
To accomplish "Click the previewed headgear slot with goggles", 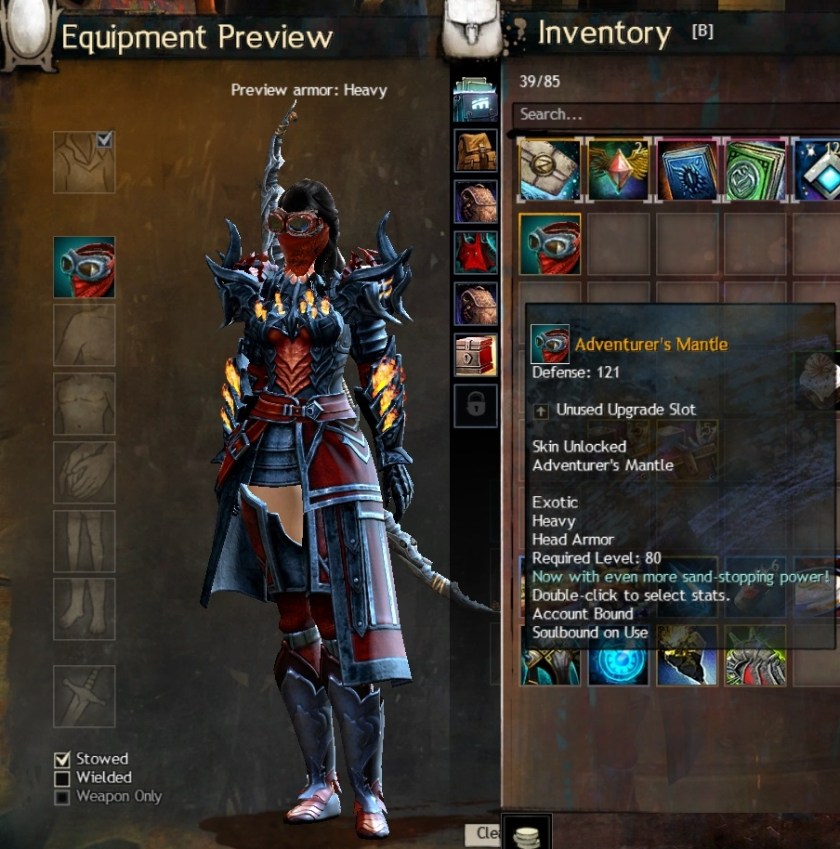I will click(84, 267).
